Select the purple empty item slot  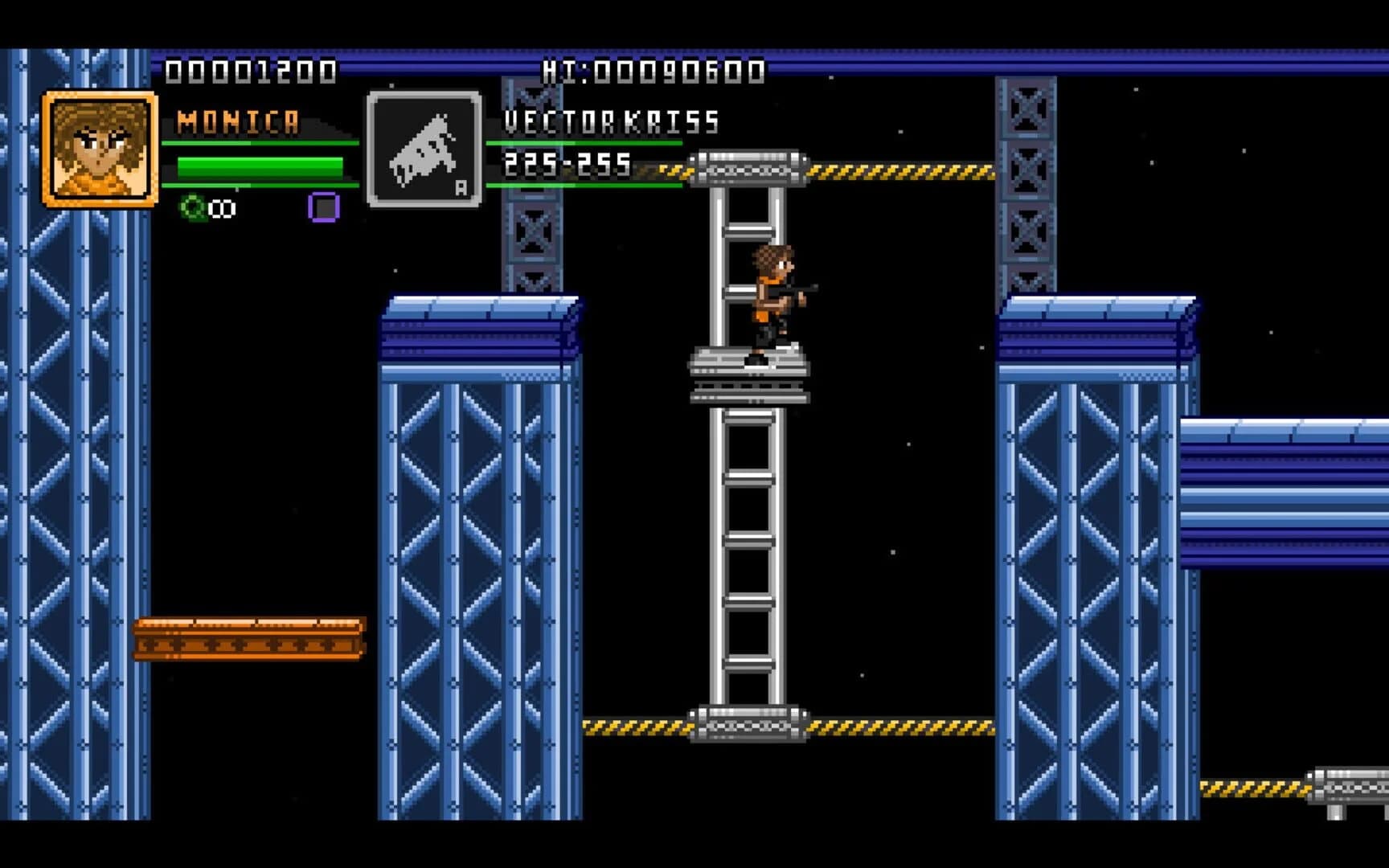tap(324, 207)
